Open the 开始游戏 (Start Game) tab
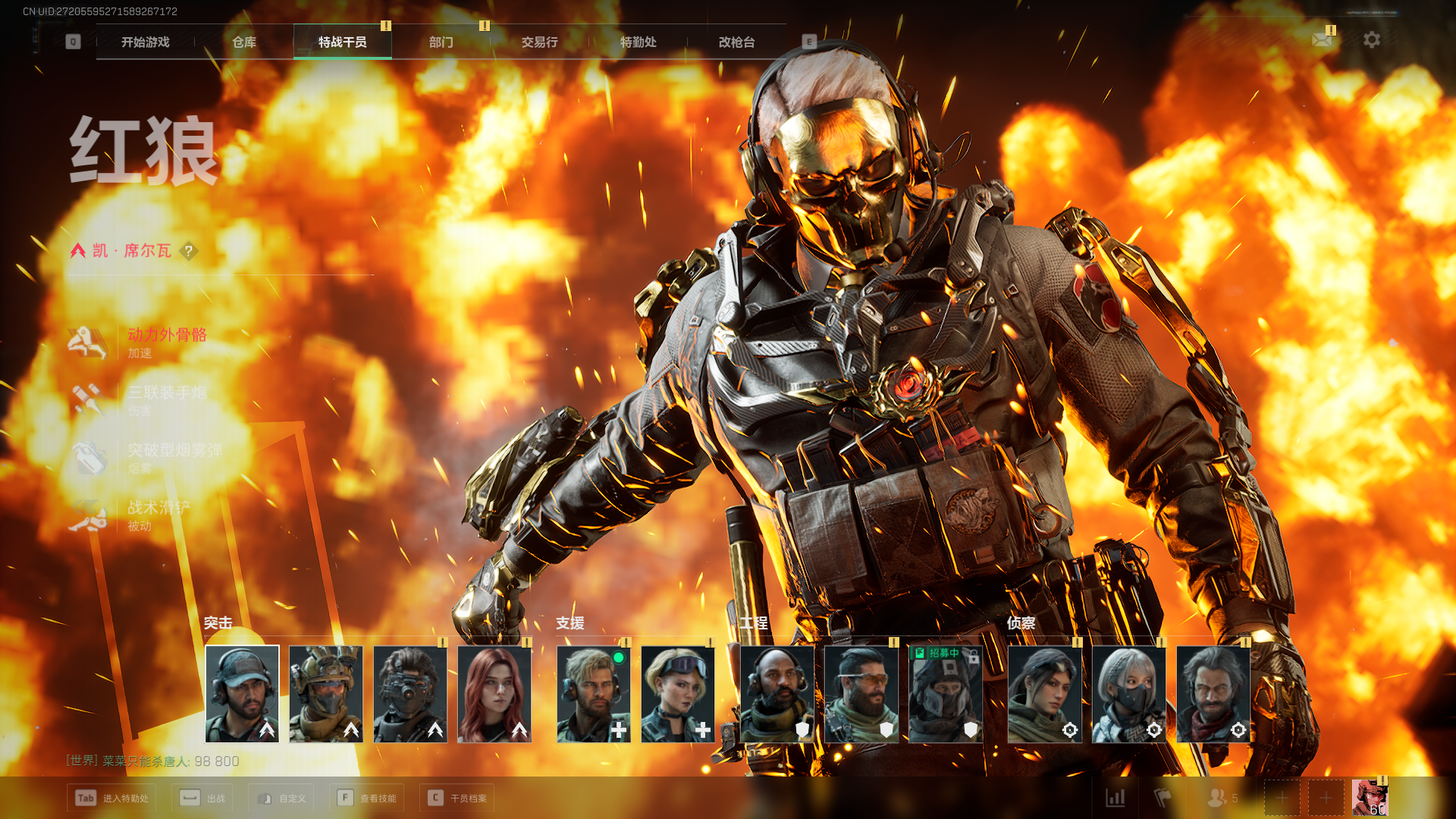Image resolution: width=1456 pixels, height=819 pixels. click(145, 42)
